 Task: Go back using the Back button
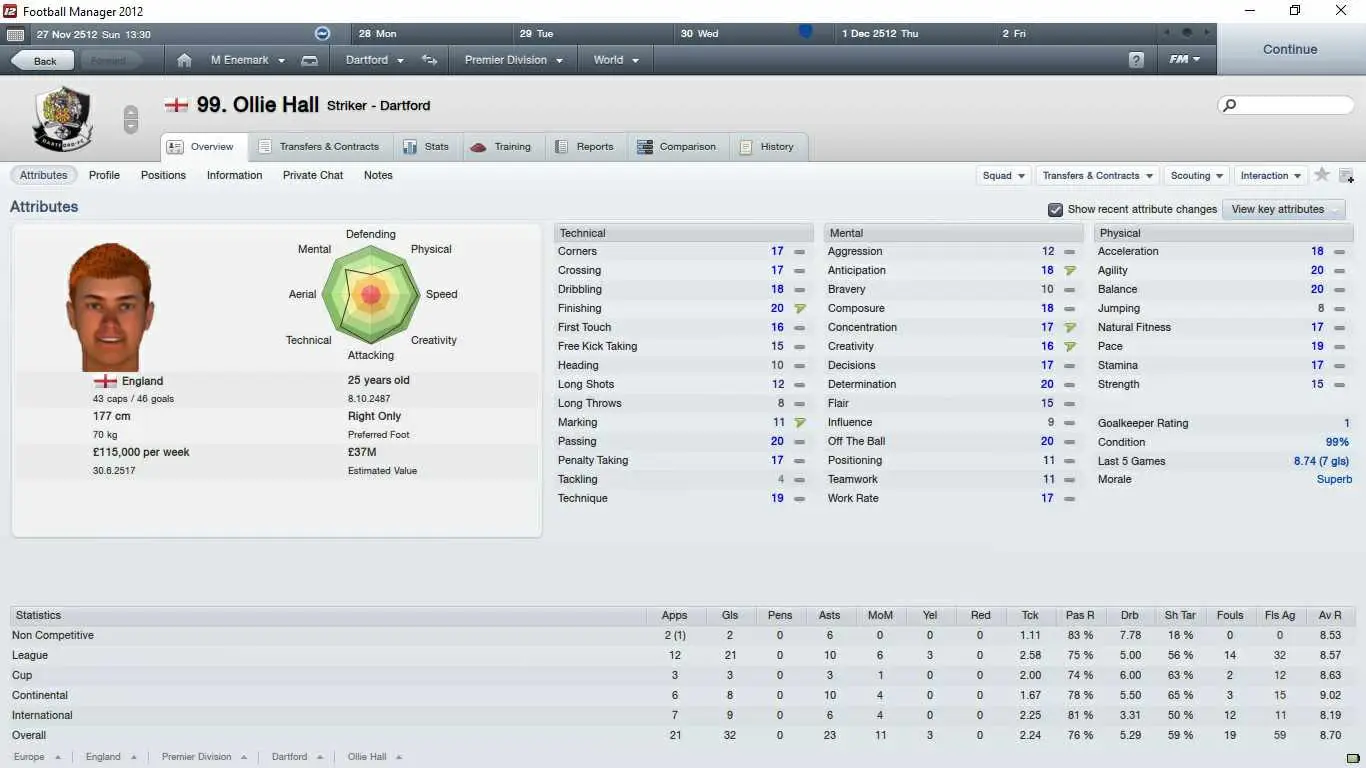41,60
